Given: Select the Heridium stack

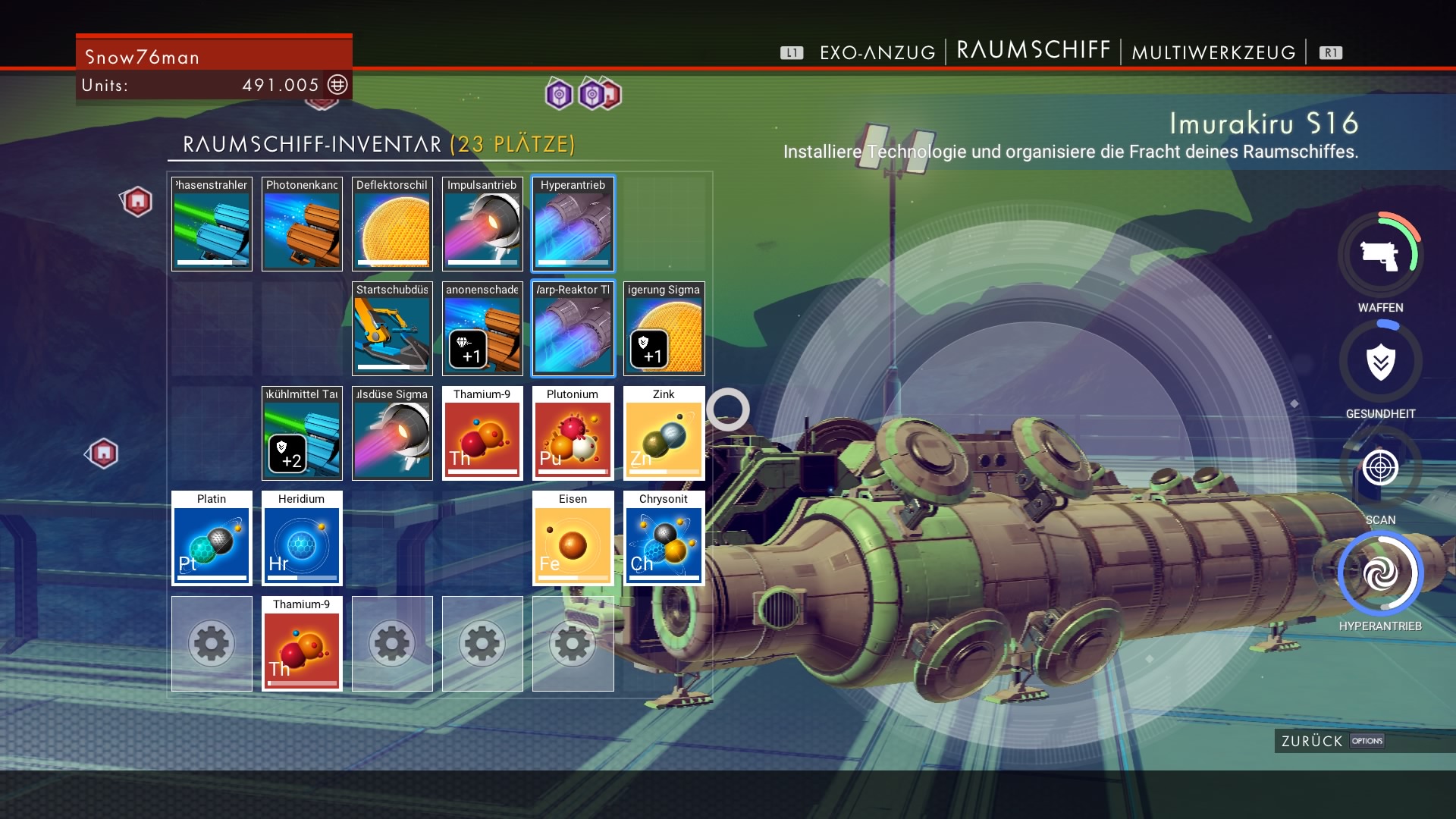Looking at the screenshot, I should point(302,538).
